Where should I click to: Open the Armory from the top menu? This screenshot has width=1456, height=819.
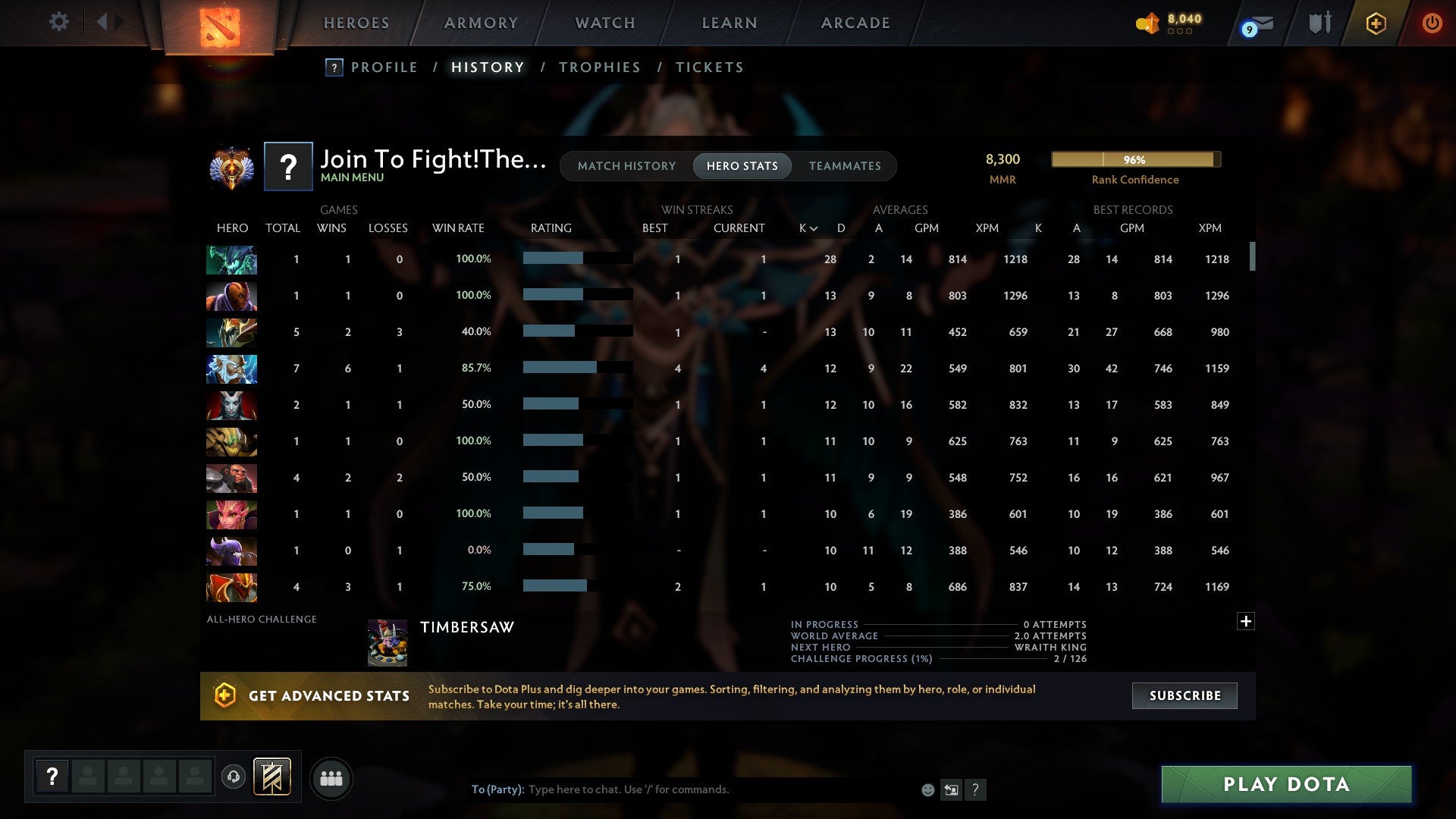coord(481,22)
